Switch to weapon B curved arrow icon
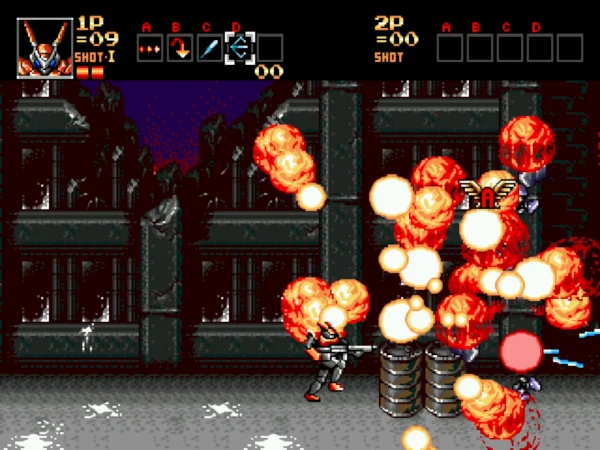This screenshot has height=450, width=600. click(x=179, y=47)
